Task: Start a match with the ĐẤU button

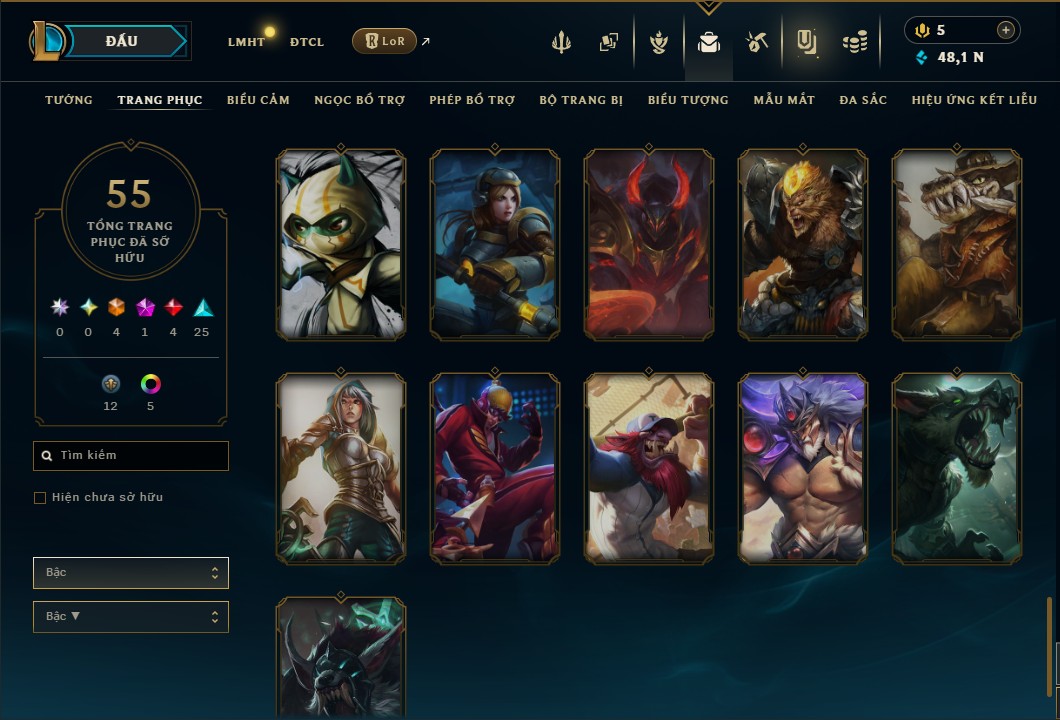Action: (x=121, y=41)
